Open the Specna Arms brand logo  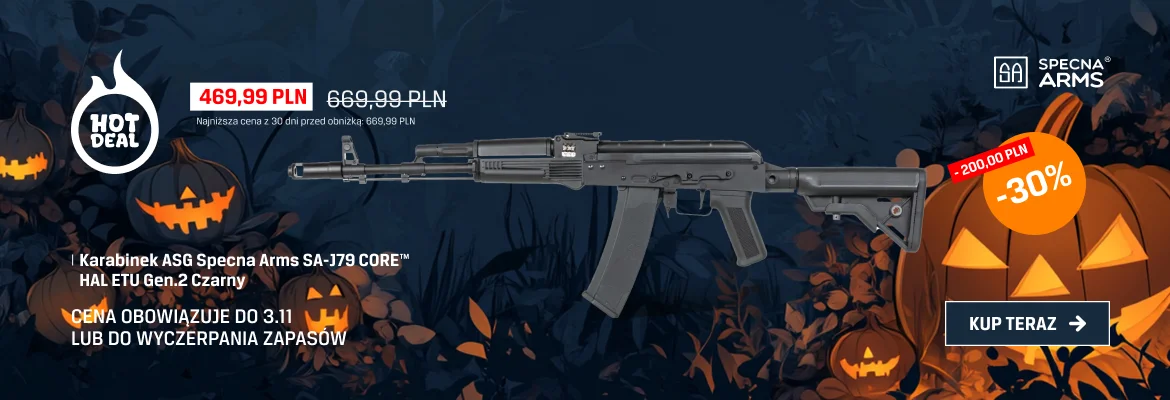click(x=1049, y=72)
